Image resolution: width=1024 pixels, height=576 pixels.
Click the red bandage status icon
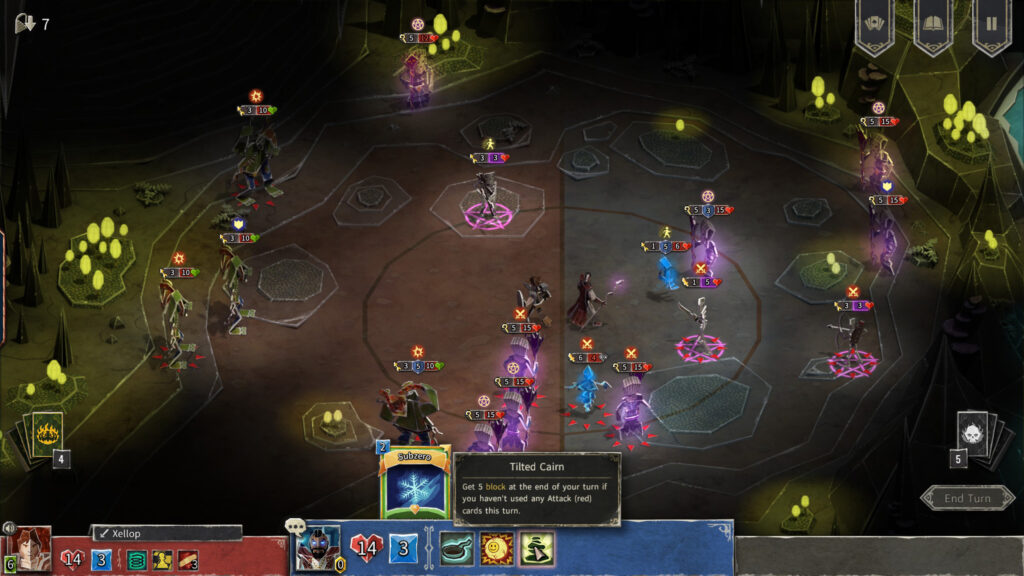click(187, 559)
